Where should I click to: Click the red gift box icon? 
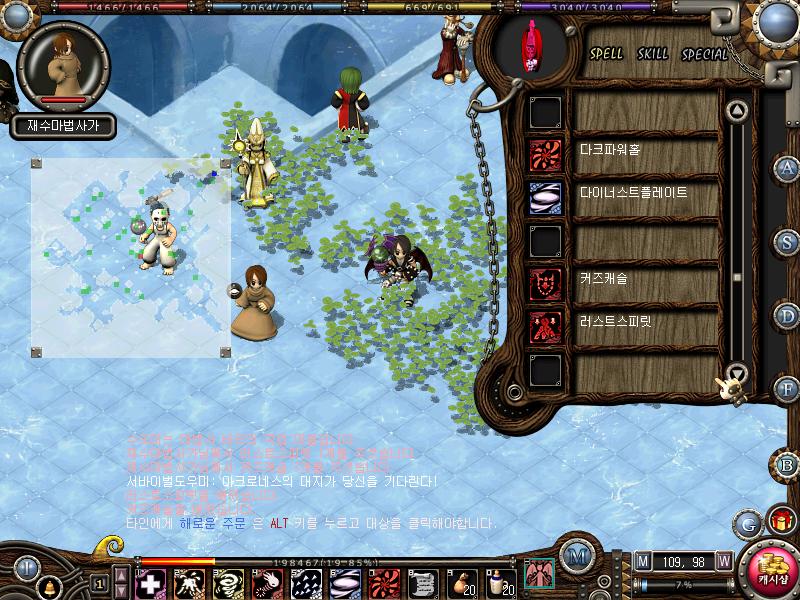(779, 520)
